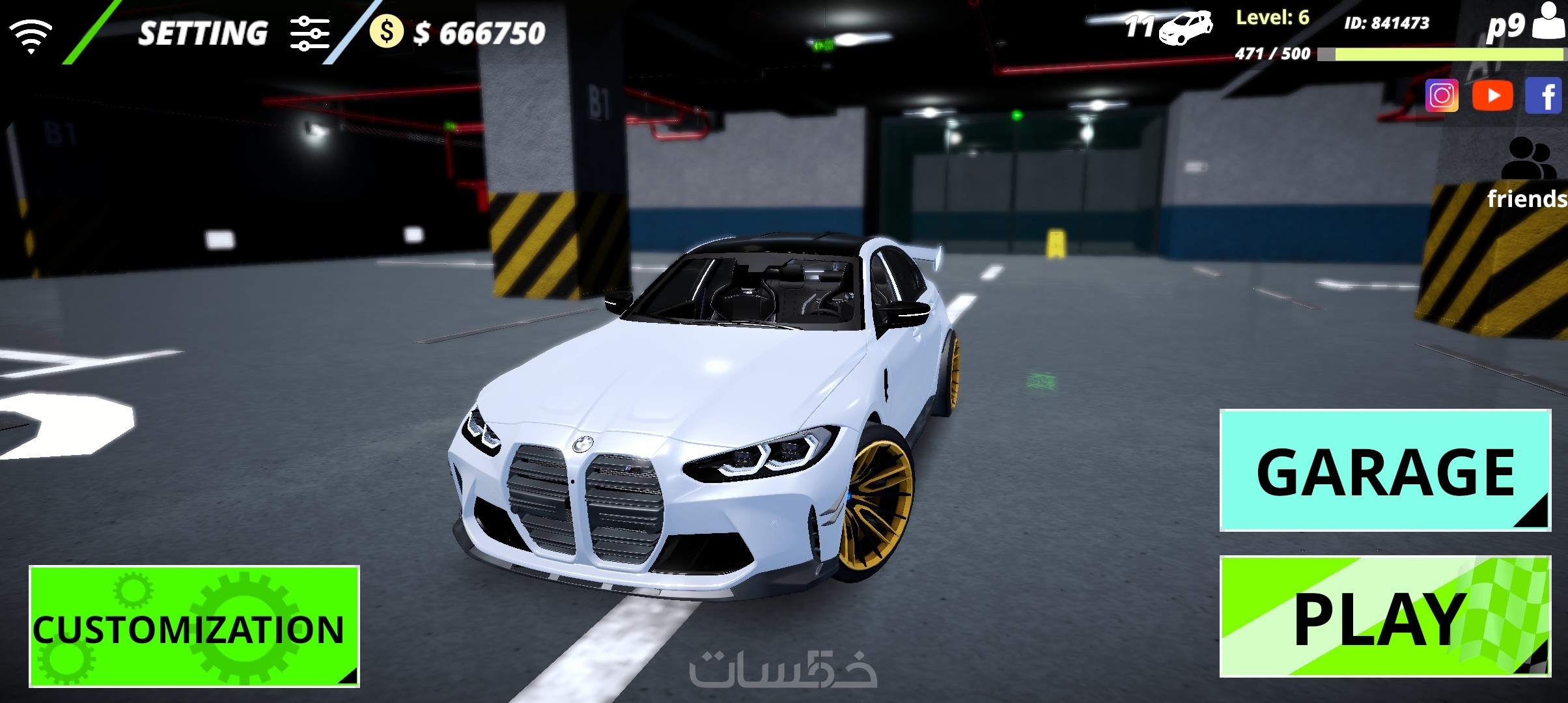Select the owned cars counter icon
1568x703 pixels.
click(x=1185, y=28)
